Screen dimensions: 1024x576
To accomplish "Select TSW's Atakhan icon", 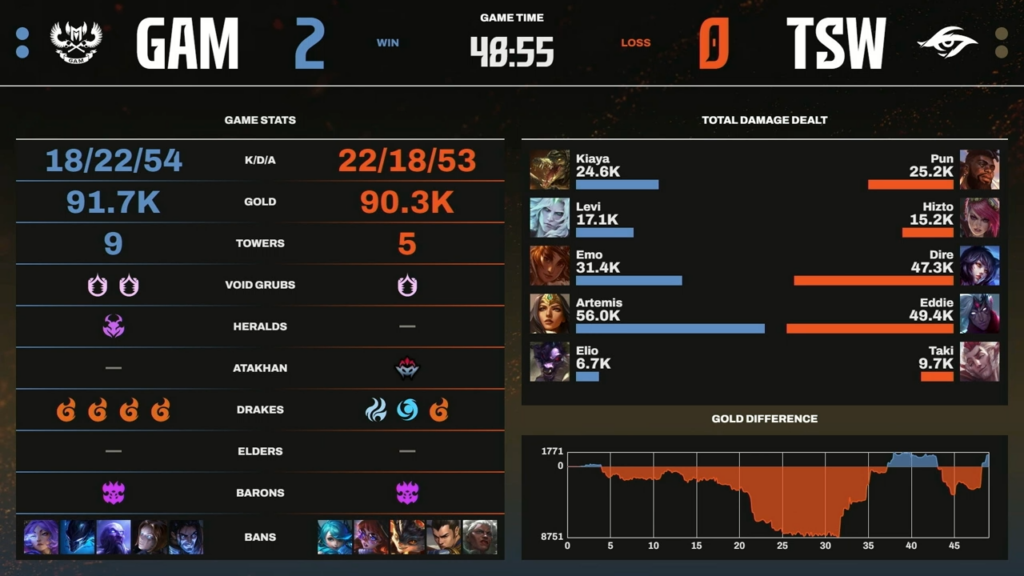I will point(407,368).
